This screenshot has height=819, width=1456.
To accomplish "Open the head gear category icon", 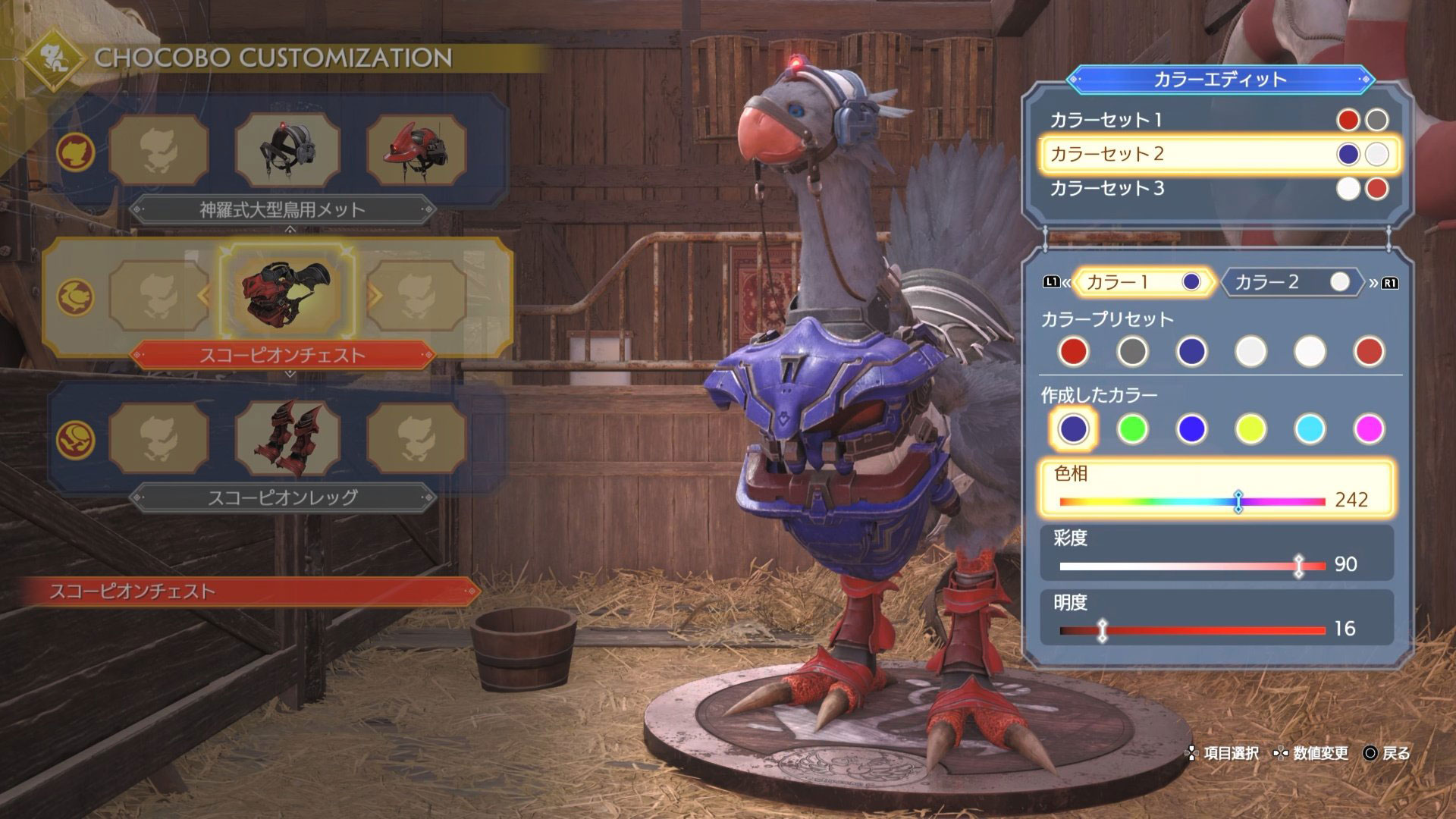I will [x=76, y=151].
